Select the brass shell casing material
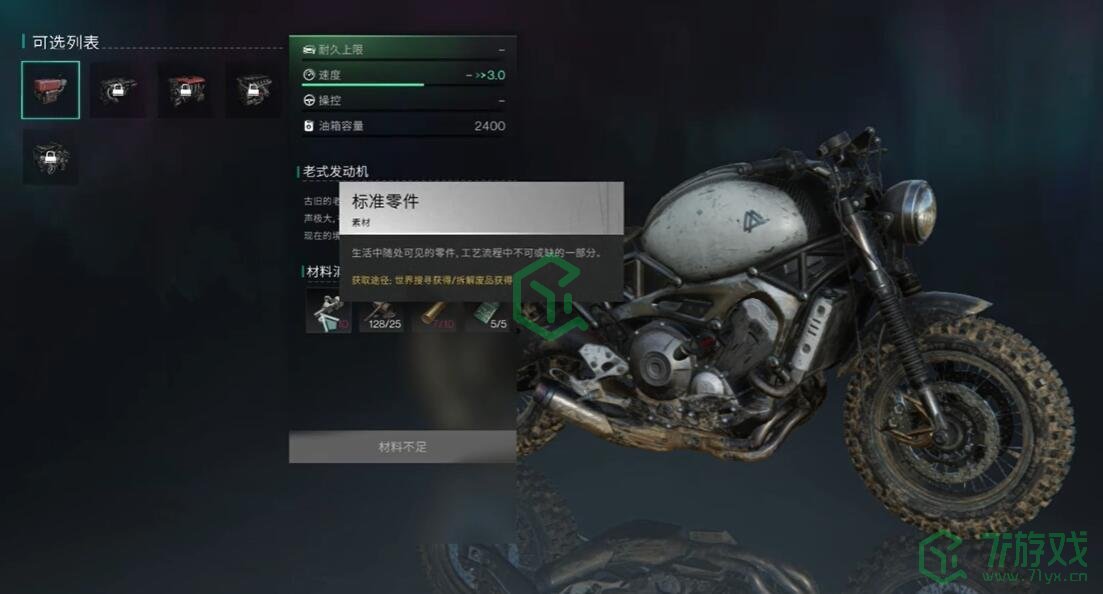Screen dimensions: 1103x594 437,309
